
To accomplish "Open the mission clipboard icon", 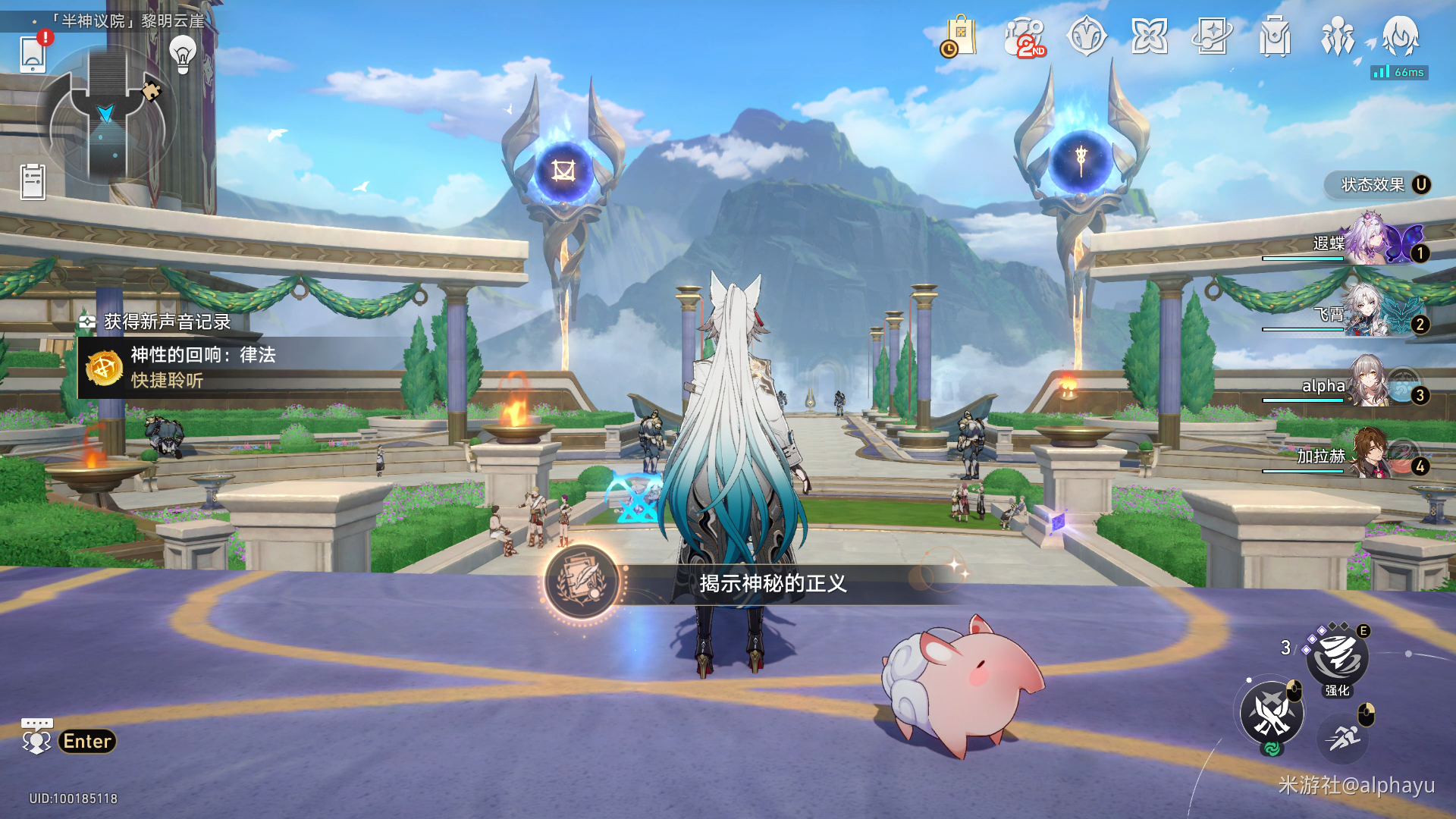I will tap(33, 182).
